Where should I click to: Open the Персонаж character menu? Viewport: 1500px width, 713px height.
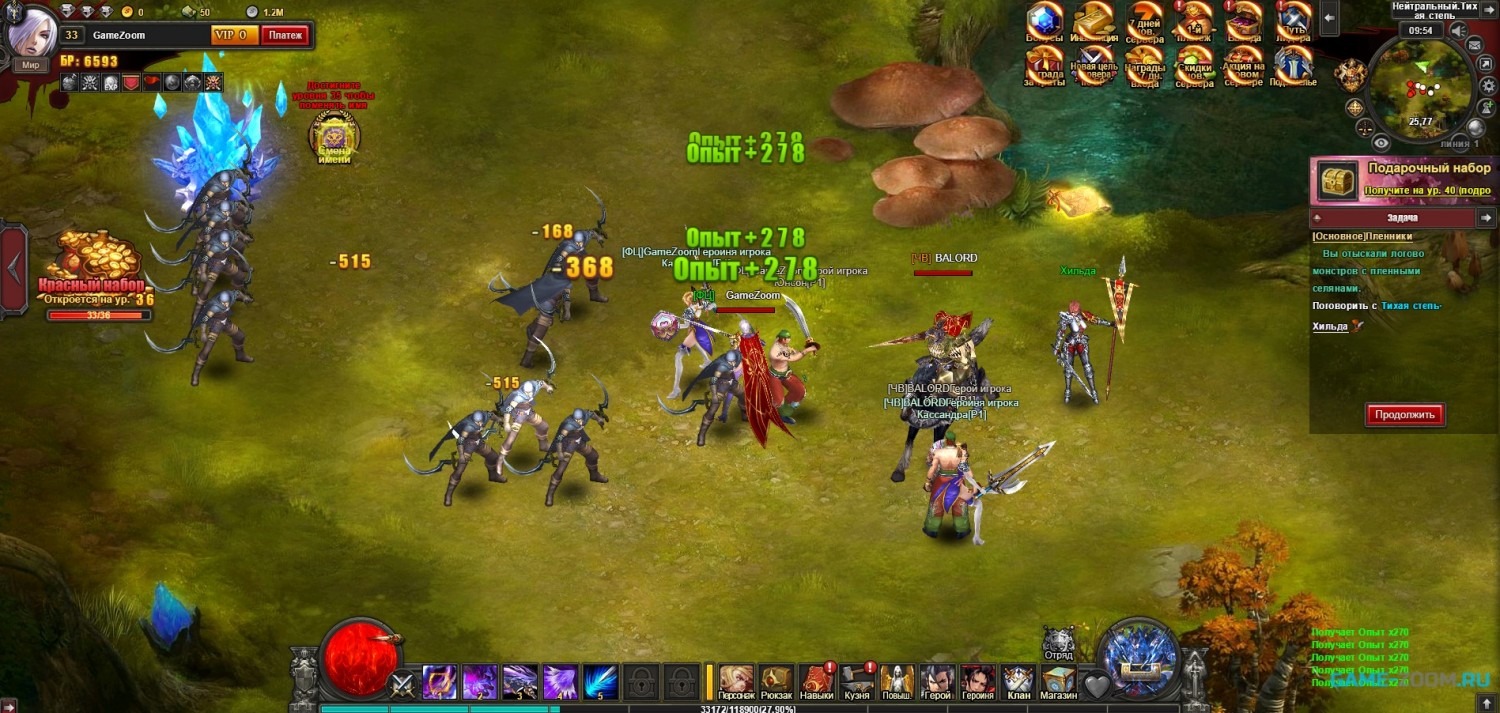(x=736, y=680)
